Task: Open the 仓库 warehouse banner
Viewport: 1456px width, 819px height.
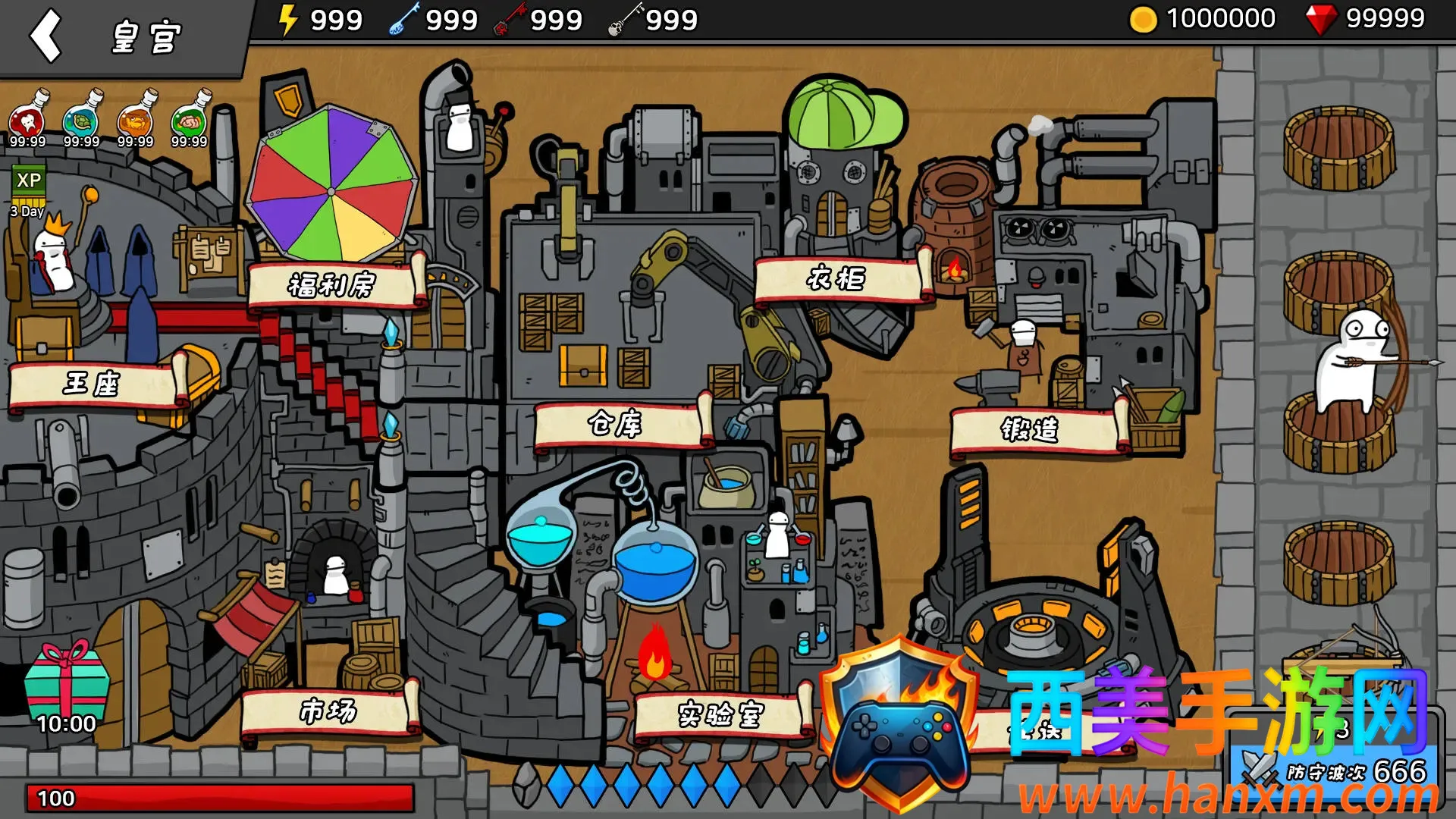Action: coord(616,425)
